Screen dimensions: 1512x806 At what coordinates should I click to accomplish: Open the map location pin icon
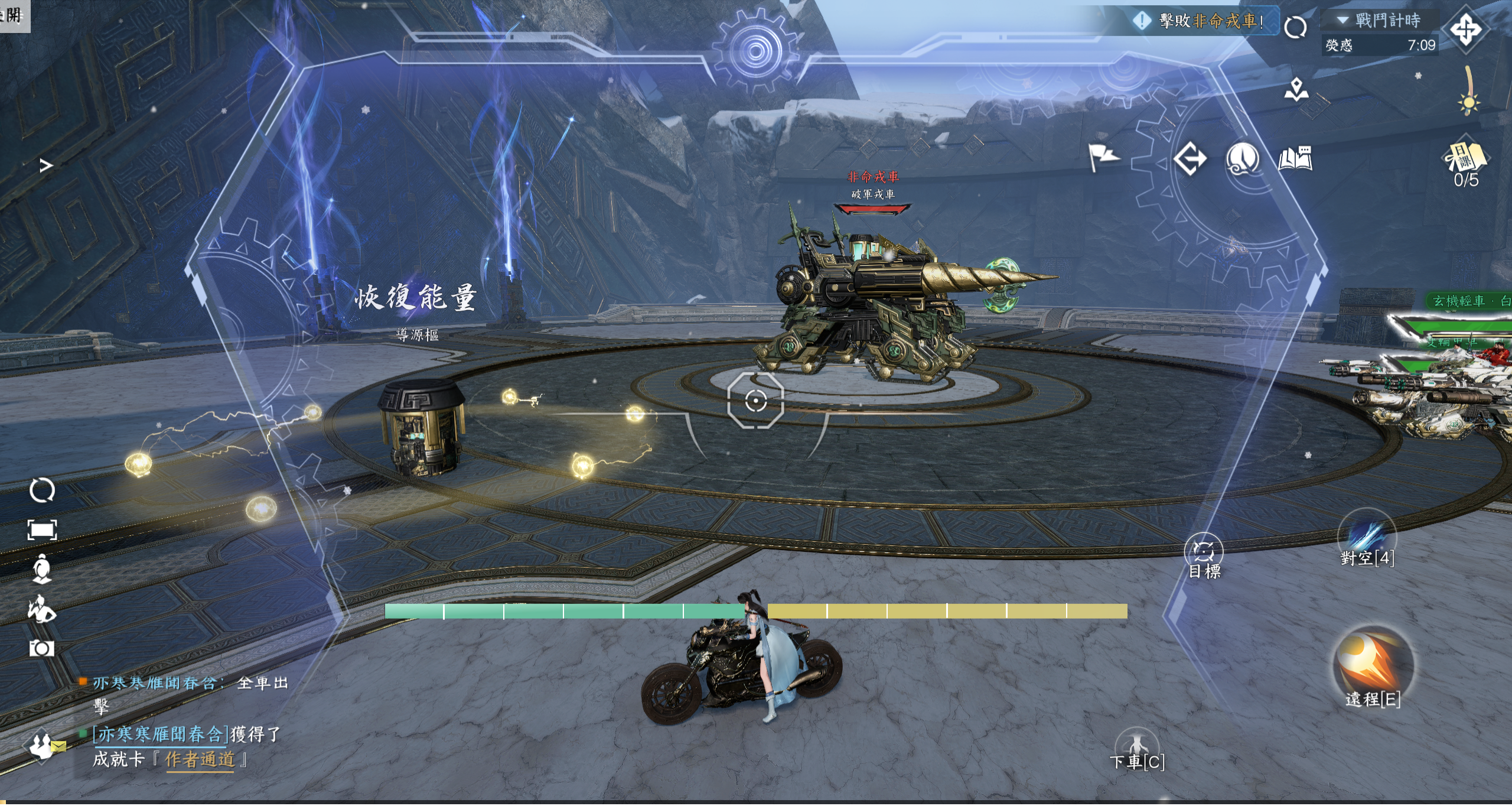[1296, 89]
